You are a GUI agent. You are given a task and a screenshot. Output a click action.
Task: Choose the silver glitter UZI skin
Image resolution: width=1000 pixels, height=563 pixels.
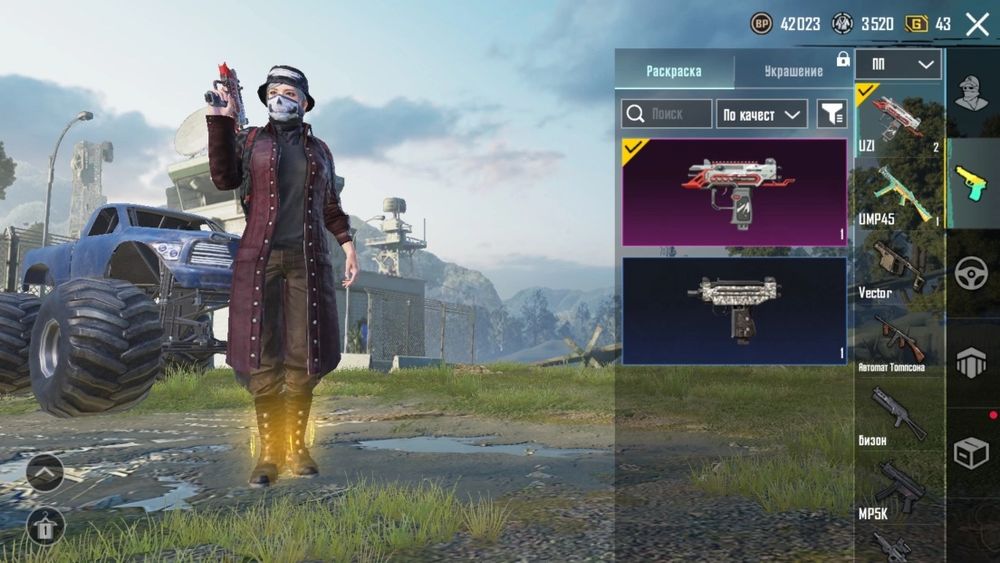point(734,311)
